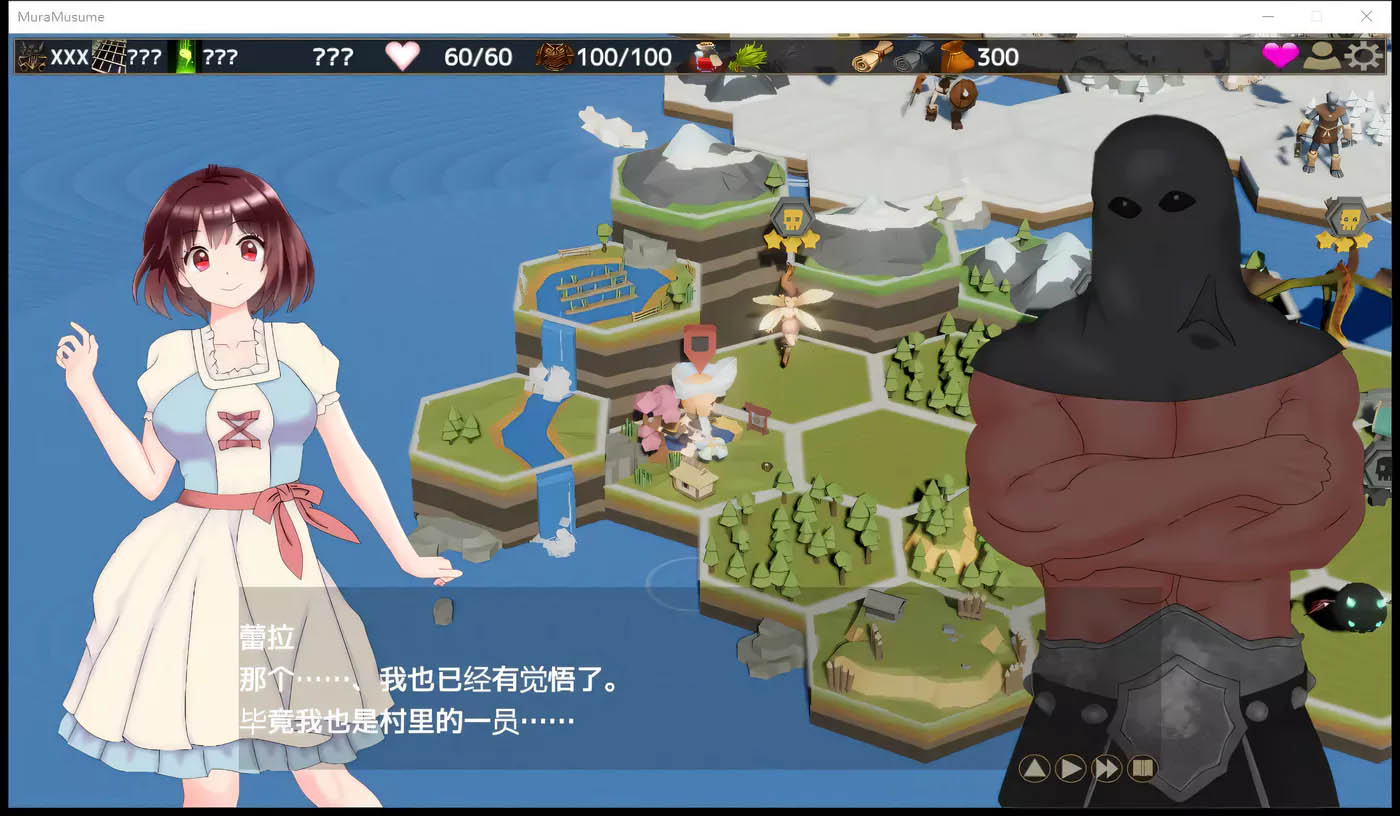Click the glowing green bamboo icon
Viewport: 1400px width, 816px height.
pyautogui.click(x=186, y=56)
